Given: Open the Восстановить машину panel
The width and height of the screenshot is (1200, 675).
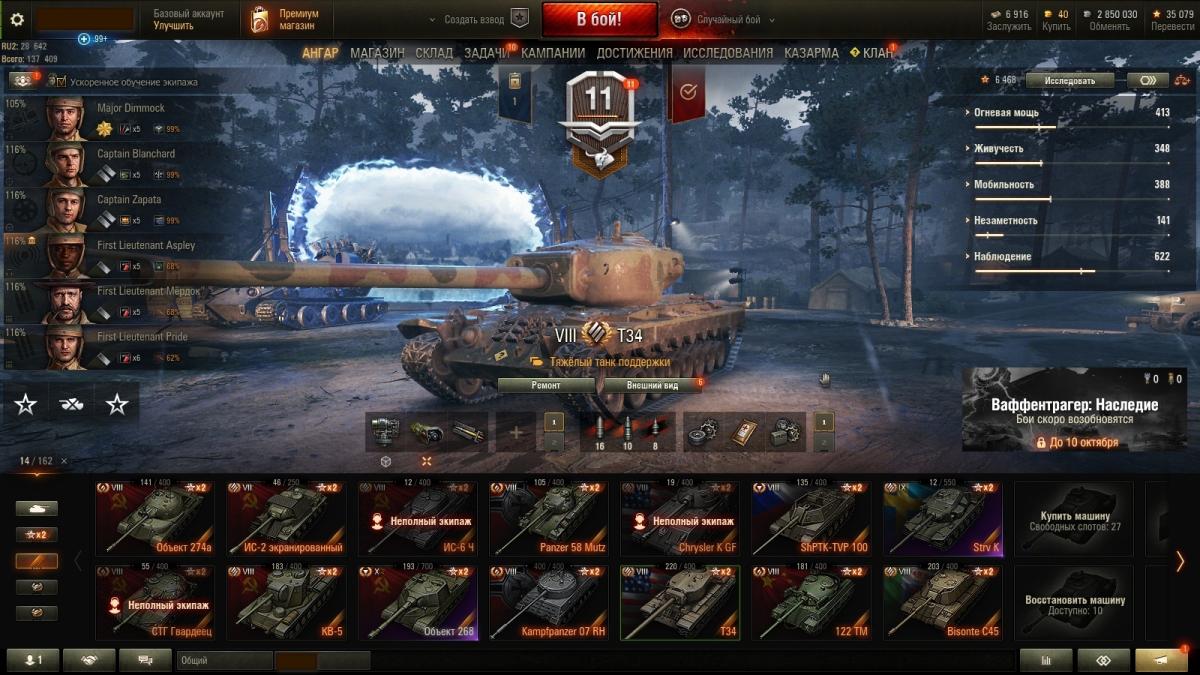Looking at the screenshot, I should (1074, 602).
